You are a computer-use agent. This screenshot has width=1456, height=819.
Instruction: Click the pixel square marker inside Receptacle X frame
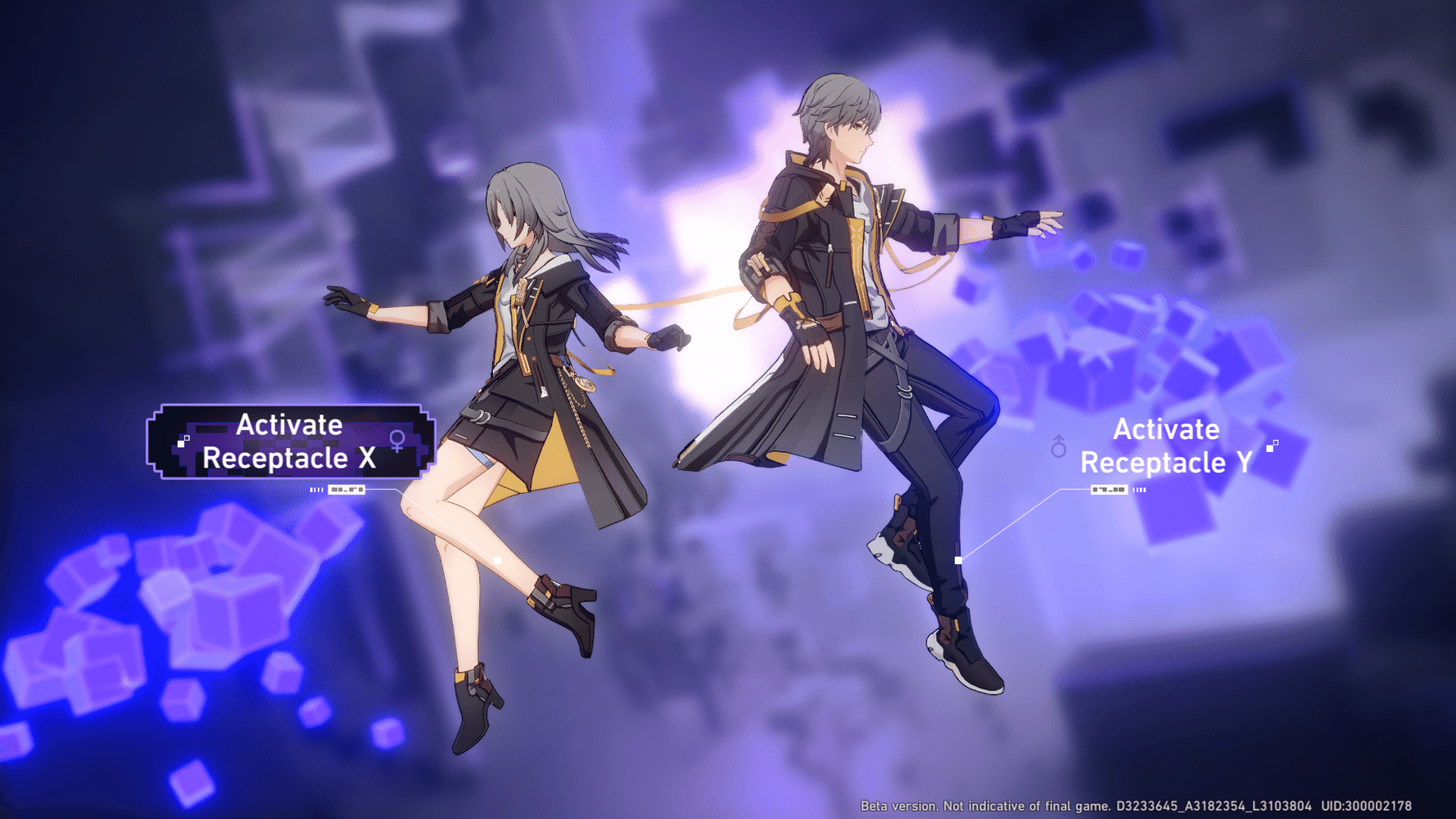click(x=184, y=440)
